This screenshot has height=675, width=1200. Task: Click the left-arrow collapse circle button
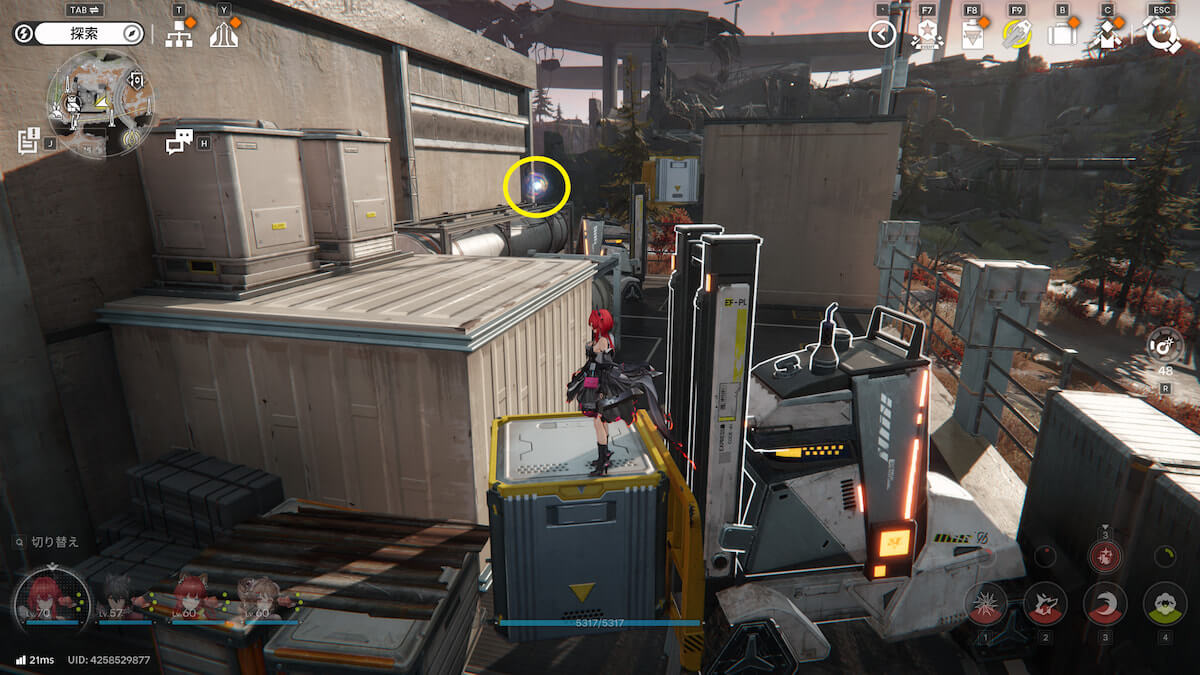point(881,36)
